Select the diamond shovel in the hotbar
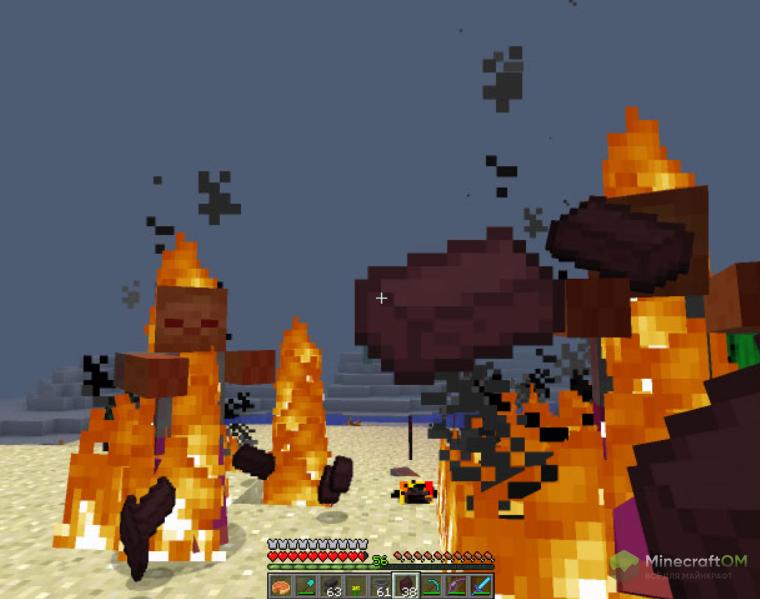The width and height of the screenshot is (760, 599). [x=305, y=586]
